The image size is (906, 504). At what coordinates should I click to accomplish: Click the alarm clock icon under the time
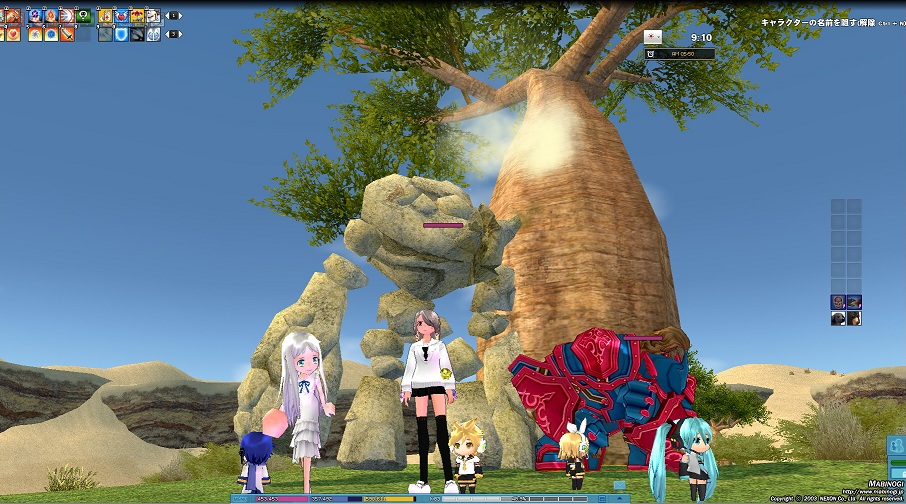coord(651,54)
